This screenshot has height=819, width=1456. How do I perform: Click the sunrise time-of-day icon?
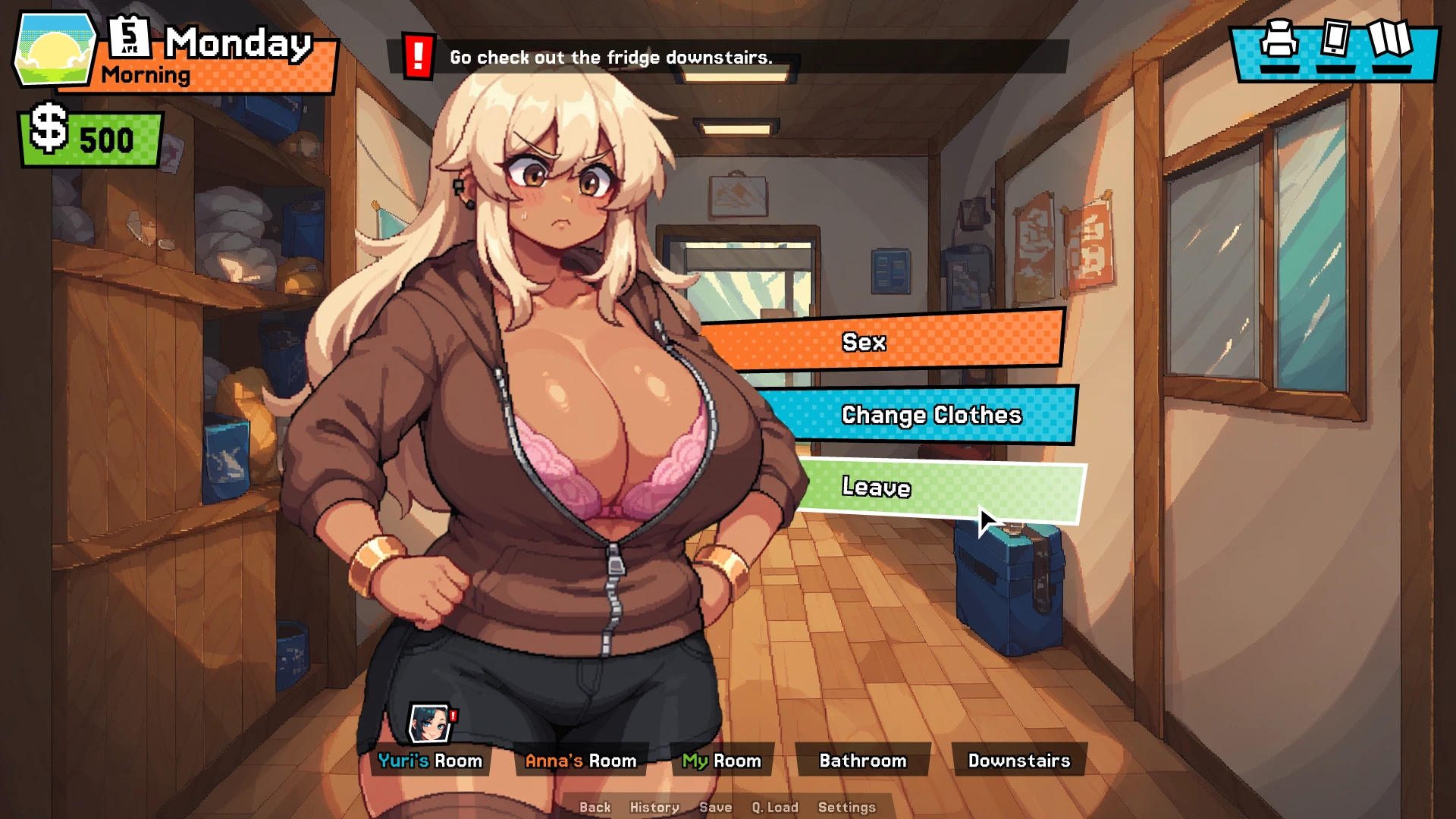click(55, 50)
